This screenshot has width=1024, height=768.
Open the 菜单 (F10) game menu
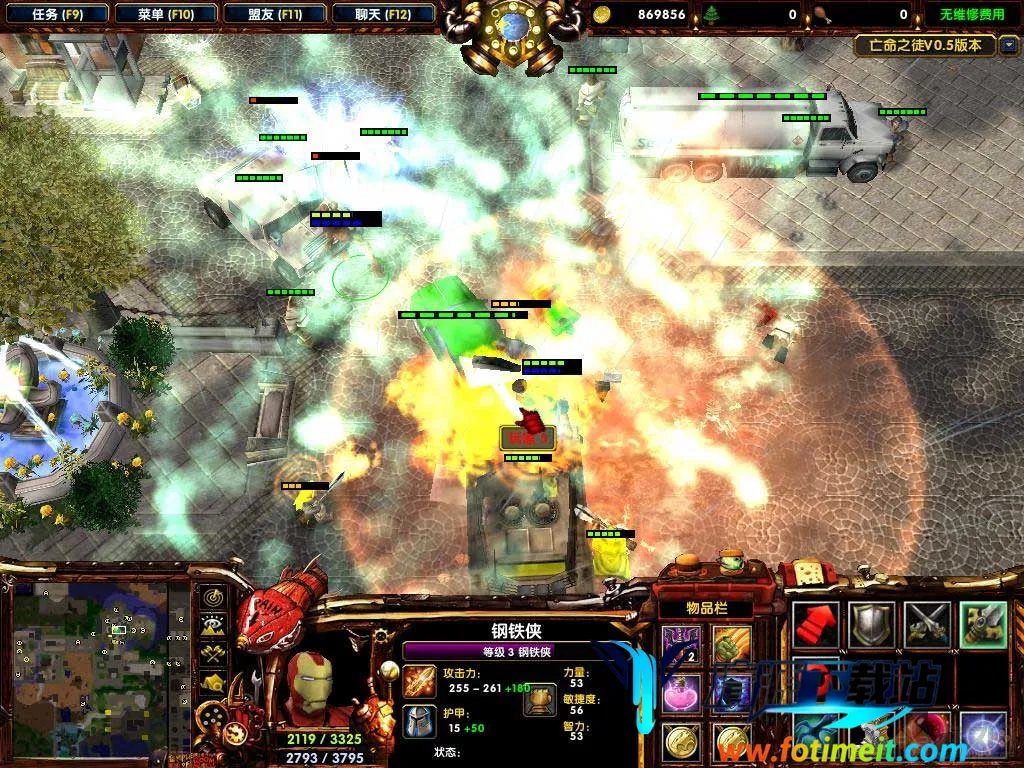tap(165, 14)
